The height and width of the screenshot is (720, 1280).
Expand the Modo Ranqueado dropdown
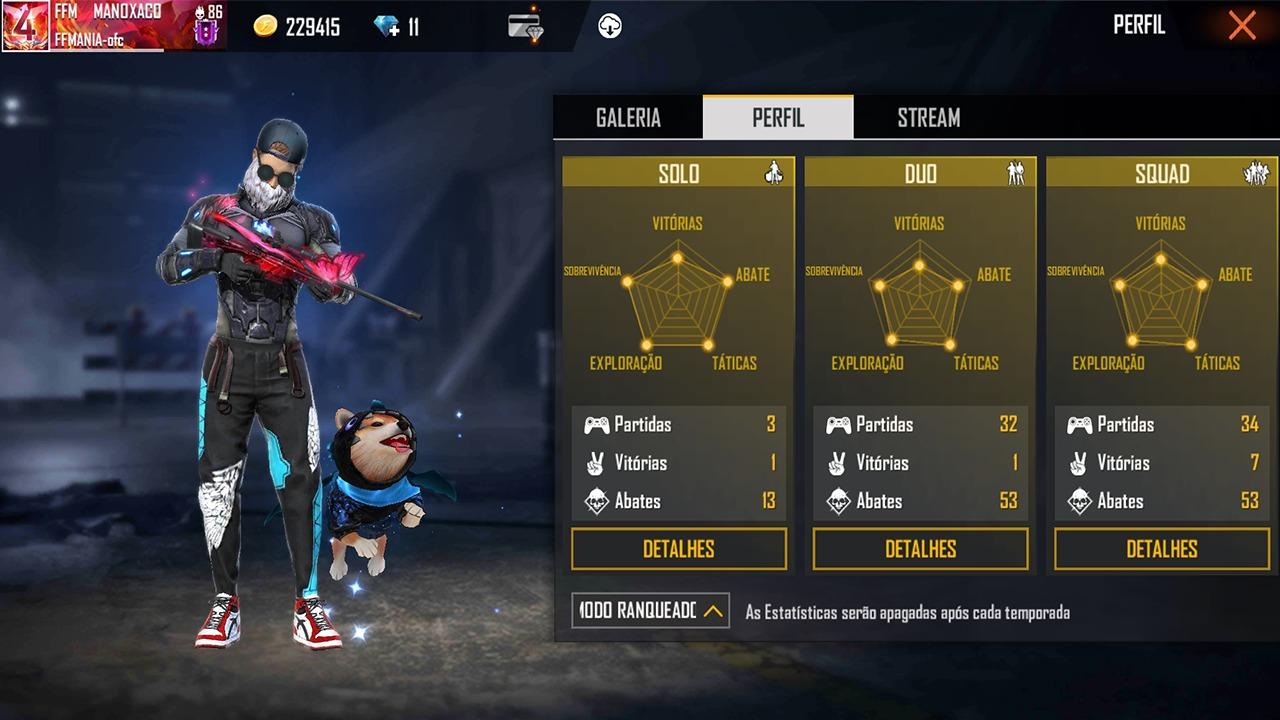[650, 610]
